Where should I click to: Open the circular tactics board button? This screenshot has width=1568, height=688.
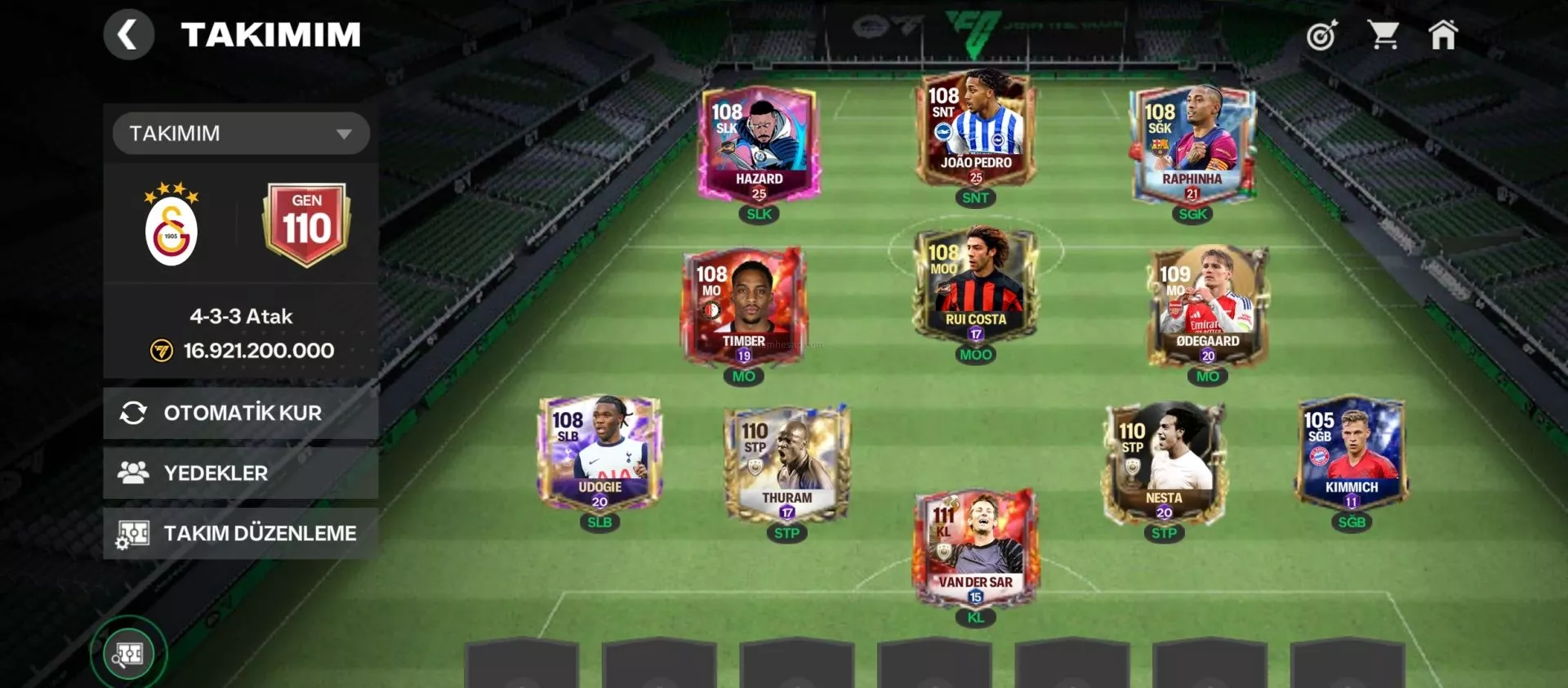click(x=128, y=654)
